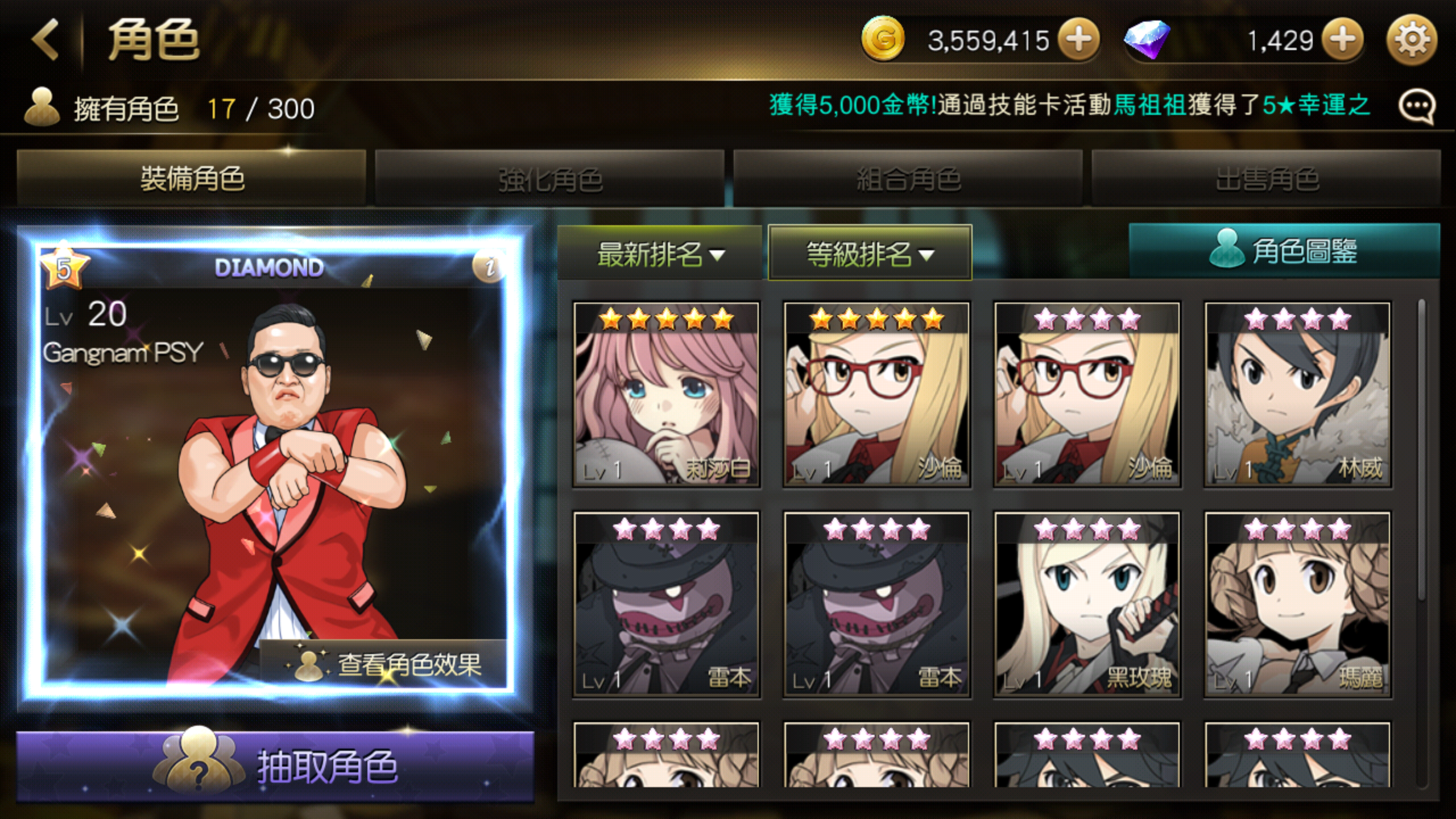This screenshot has height=819, width=1456.
Task: Select the 莉莎白 five-star character card
Action: [666, 395]
